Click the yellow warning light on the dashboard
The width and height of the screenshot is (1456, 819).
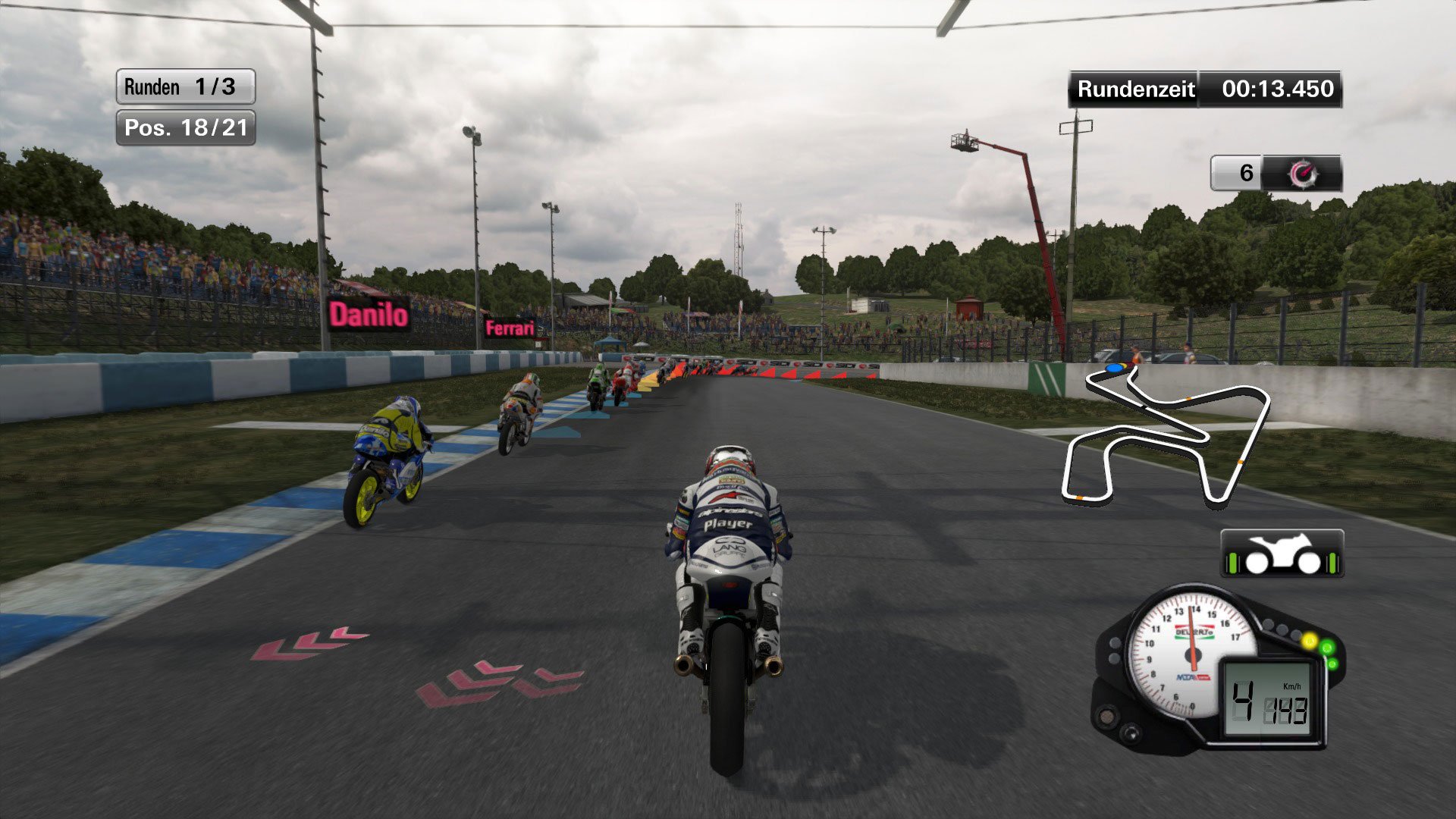pos(1310,640)
